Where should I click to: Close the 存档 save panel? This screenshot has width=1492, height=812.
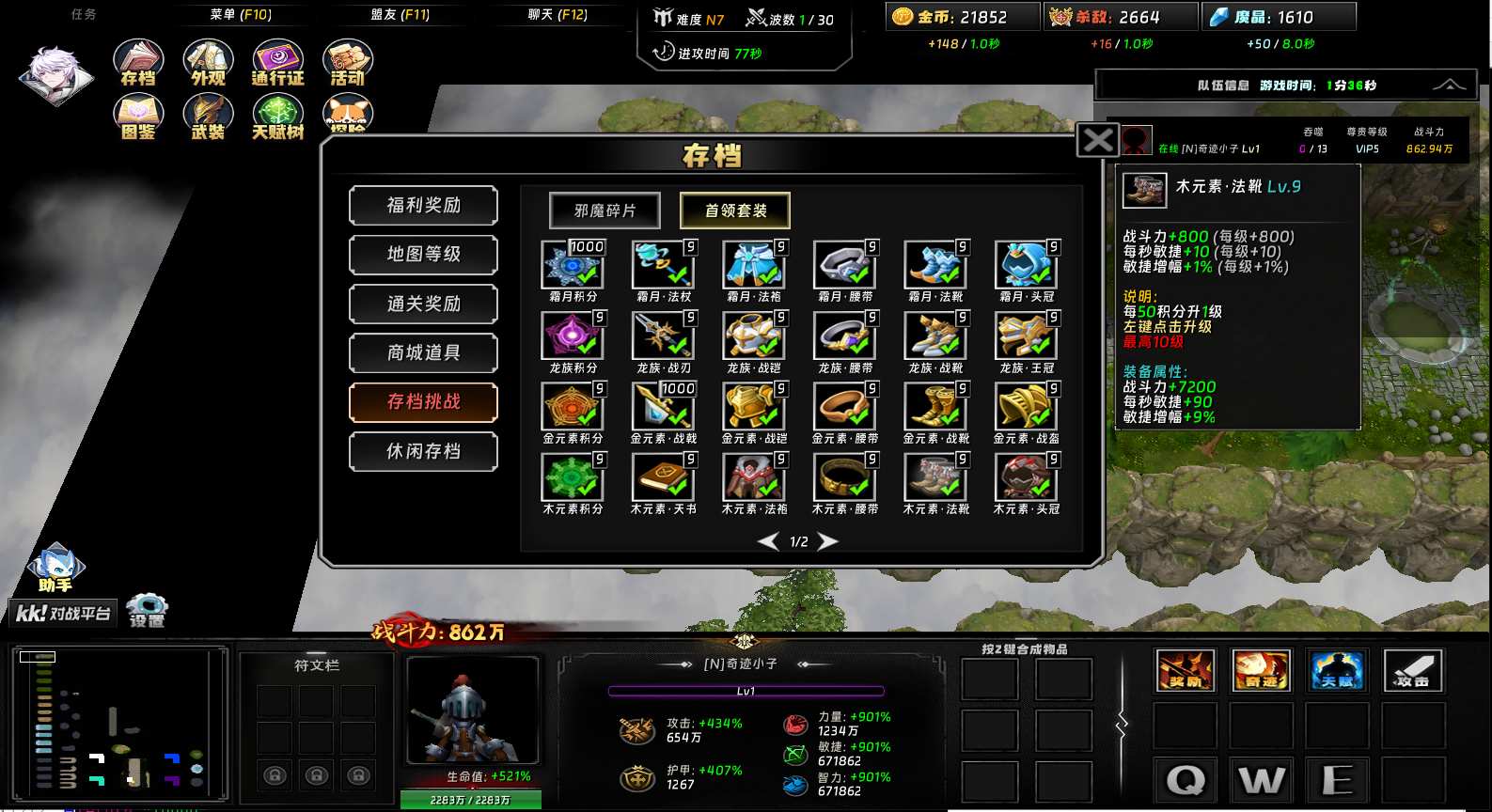point(1098,141)
